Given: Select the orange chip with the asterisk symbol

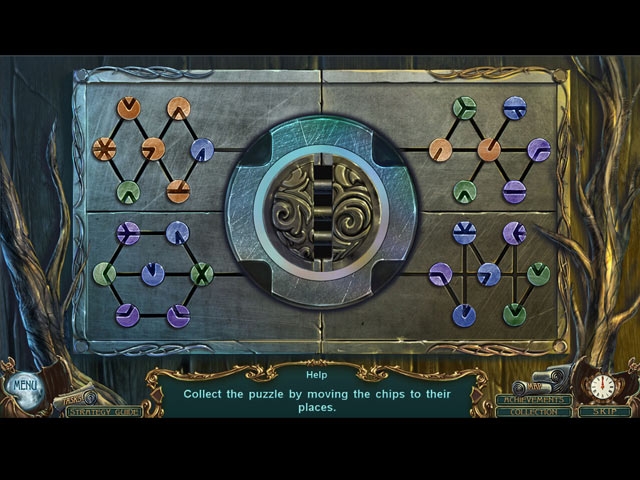Looking at the screenshot, I should coord(104,150).
